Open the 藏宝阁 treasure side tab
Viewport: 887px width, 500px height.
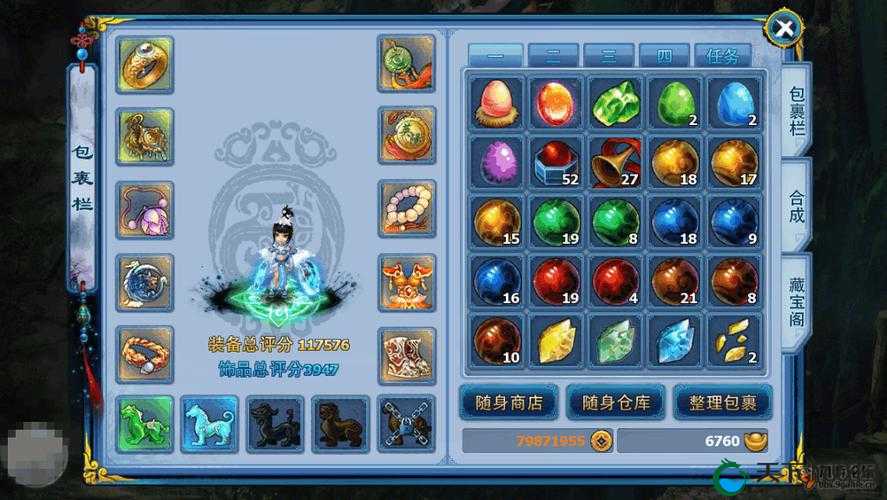[x=796, y=302]
